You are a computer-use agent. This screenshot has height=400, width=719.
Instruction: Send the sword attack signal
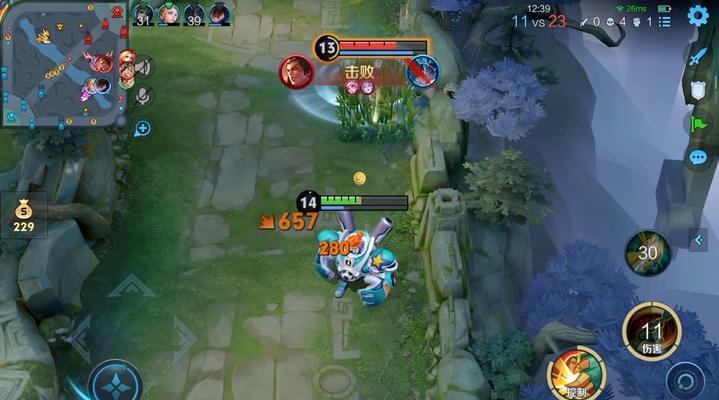coord(698,57)
